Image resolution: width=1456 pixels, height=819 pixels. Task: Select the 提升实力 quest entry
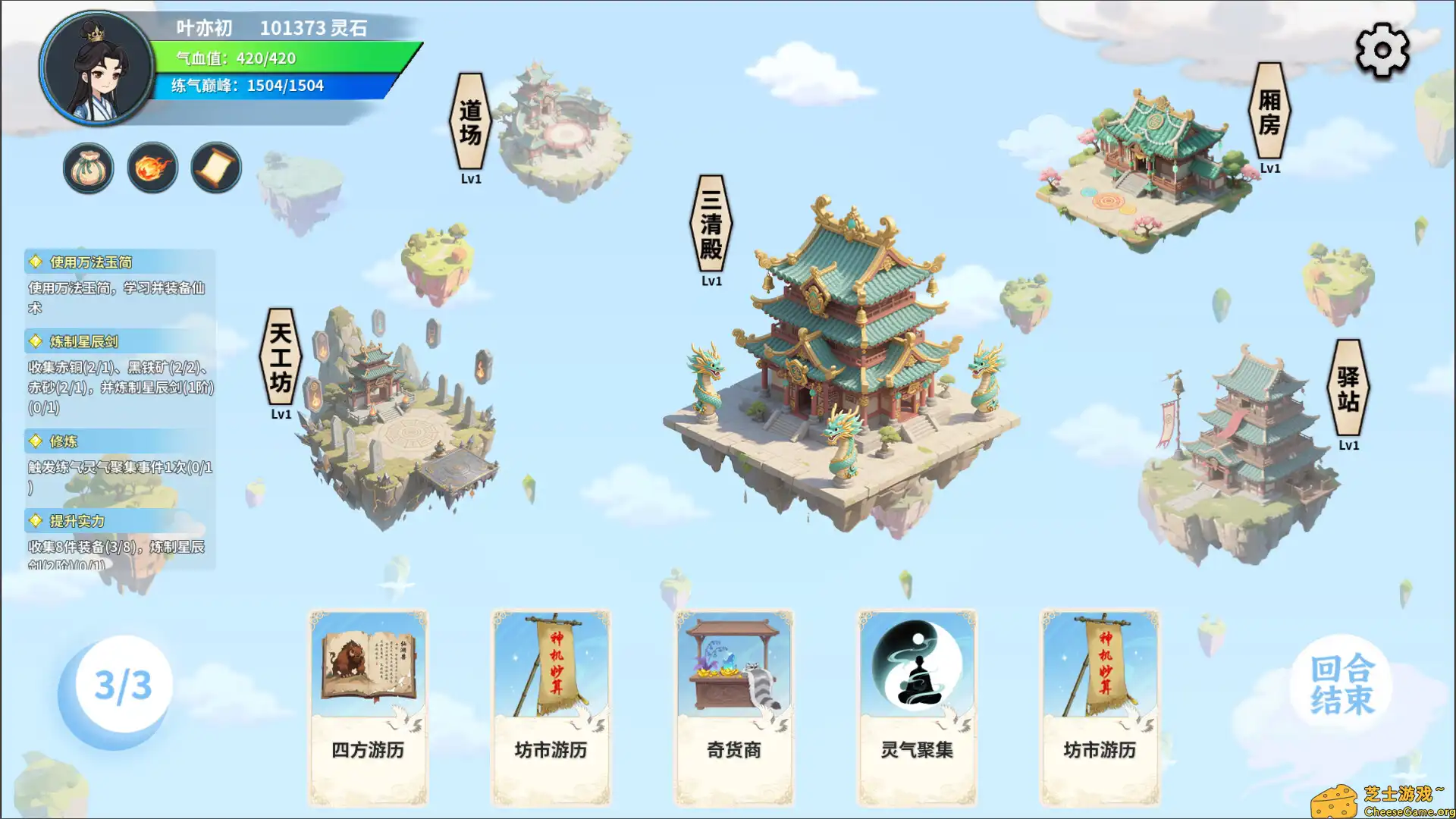click(72, 521)
